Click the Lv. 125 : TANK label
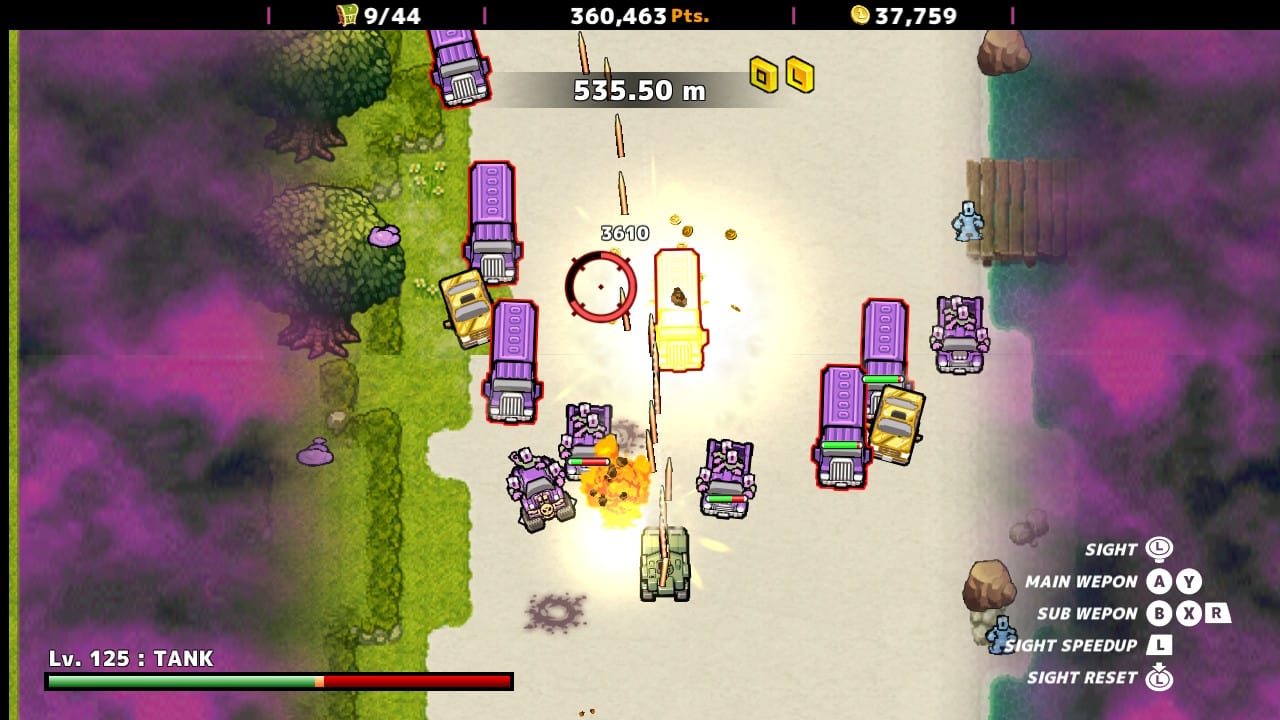1280x720 pixels. pyautogui.click(x=130, y=659)
